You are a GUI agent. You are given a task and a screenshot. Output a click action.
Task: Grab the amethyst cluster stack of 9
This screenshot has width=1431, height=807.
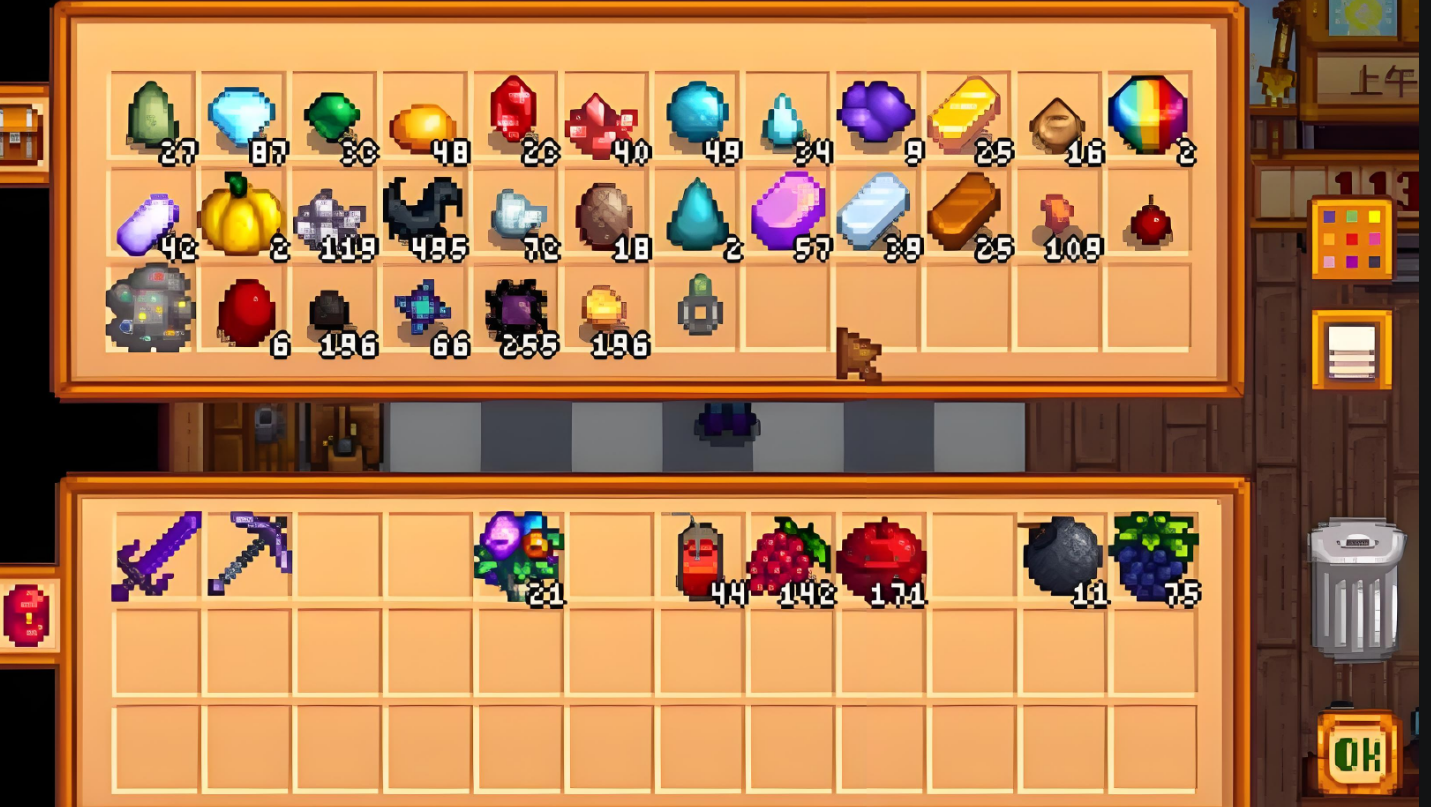874,112
